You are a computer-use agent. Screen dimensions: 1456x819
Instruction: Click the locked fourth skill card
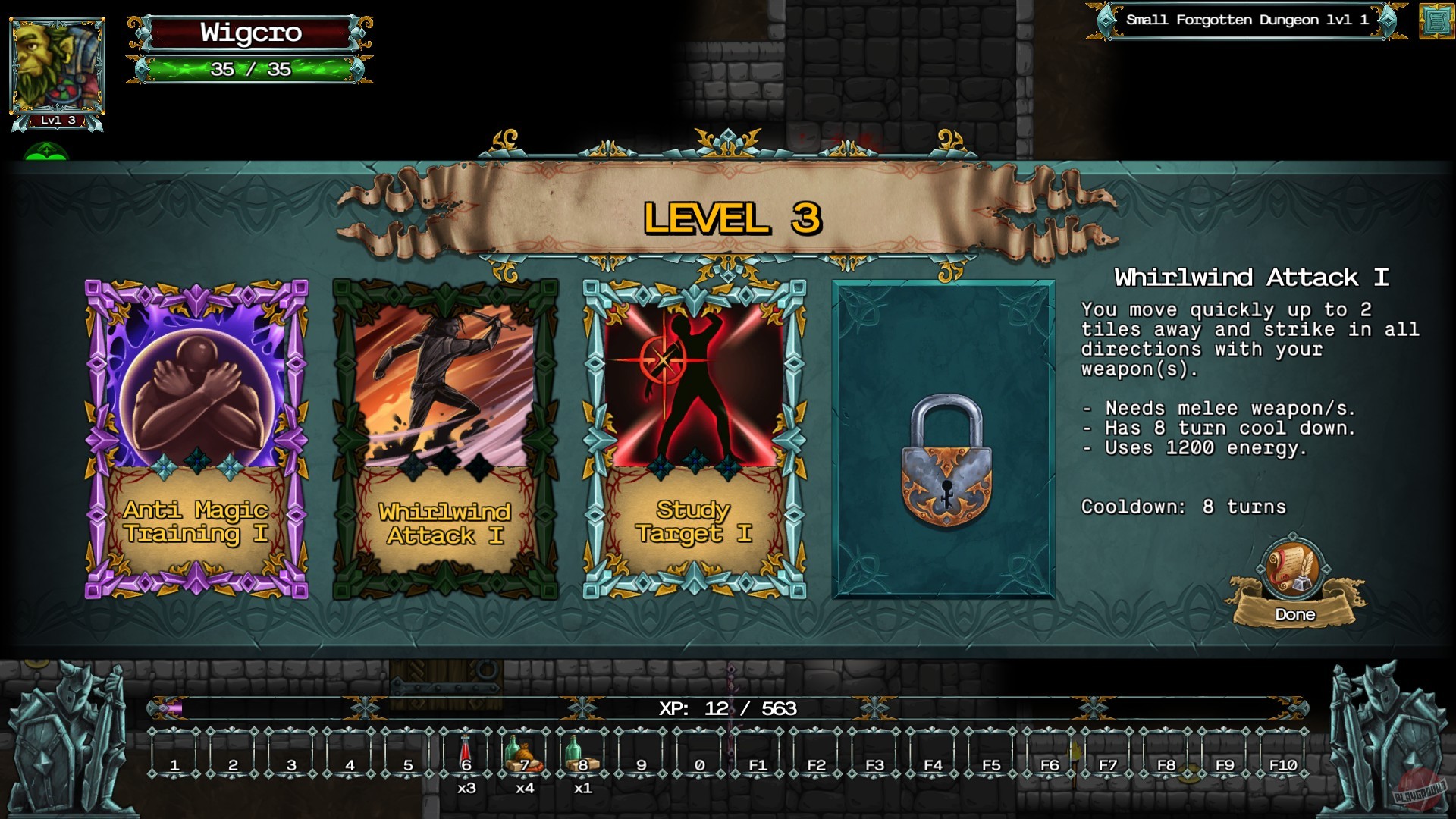click(x=943, y=440)
